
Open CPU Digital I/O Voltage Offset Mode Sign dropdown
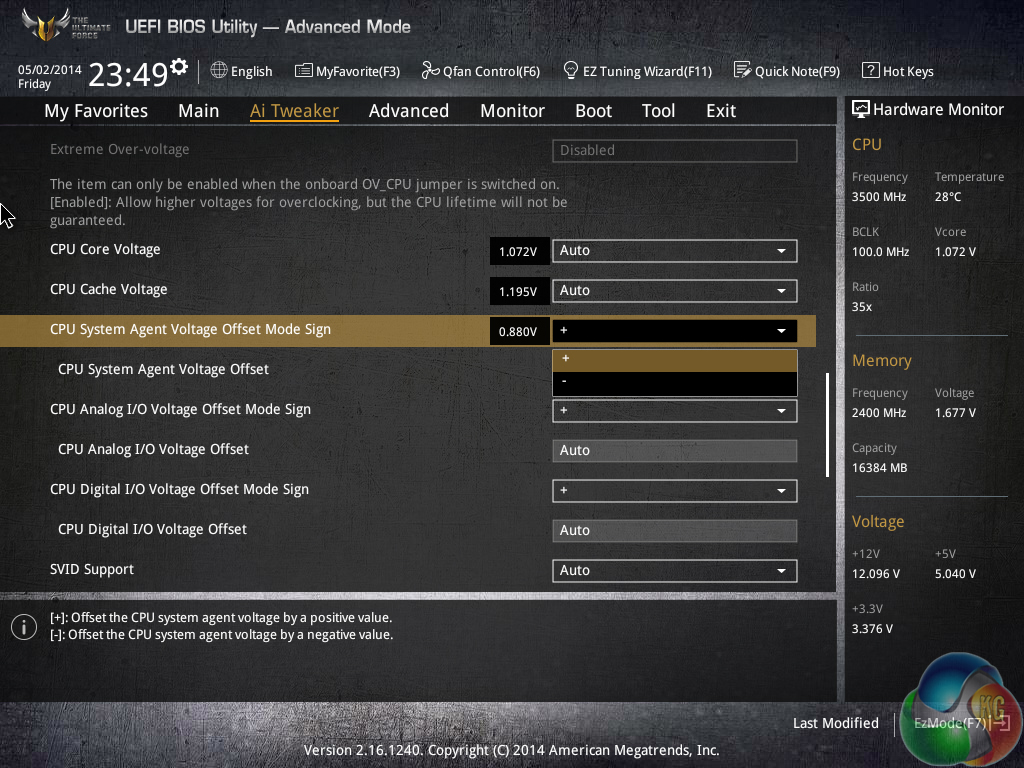point(674,491)
